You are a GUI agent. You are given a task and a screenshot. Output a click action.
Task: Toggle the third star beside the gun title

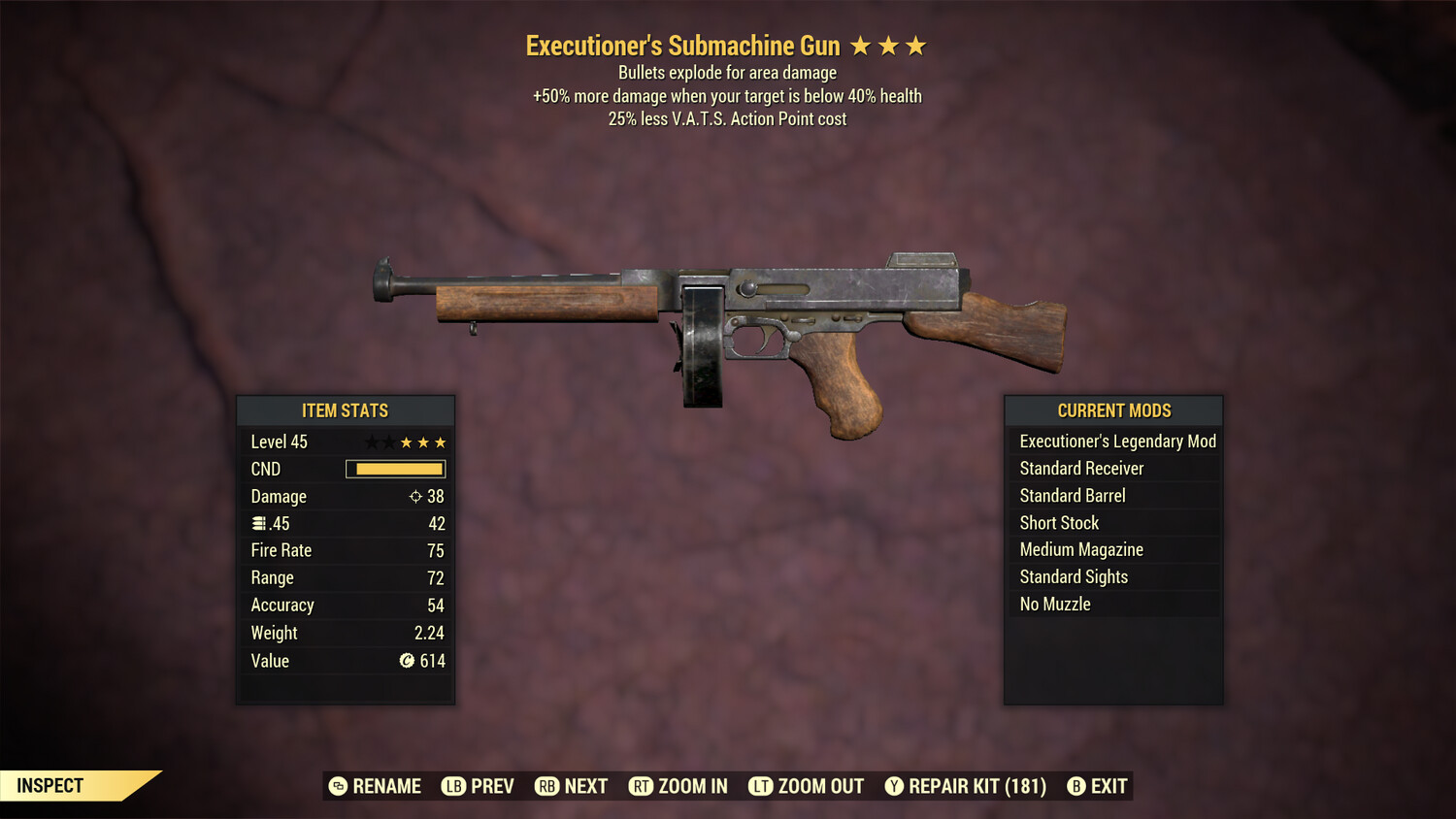click(916, 45)
